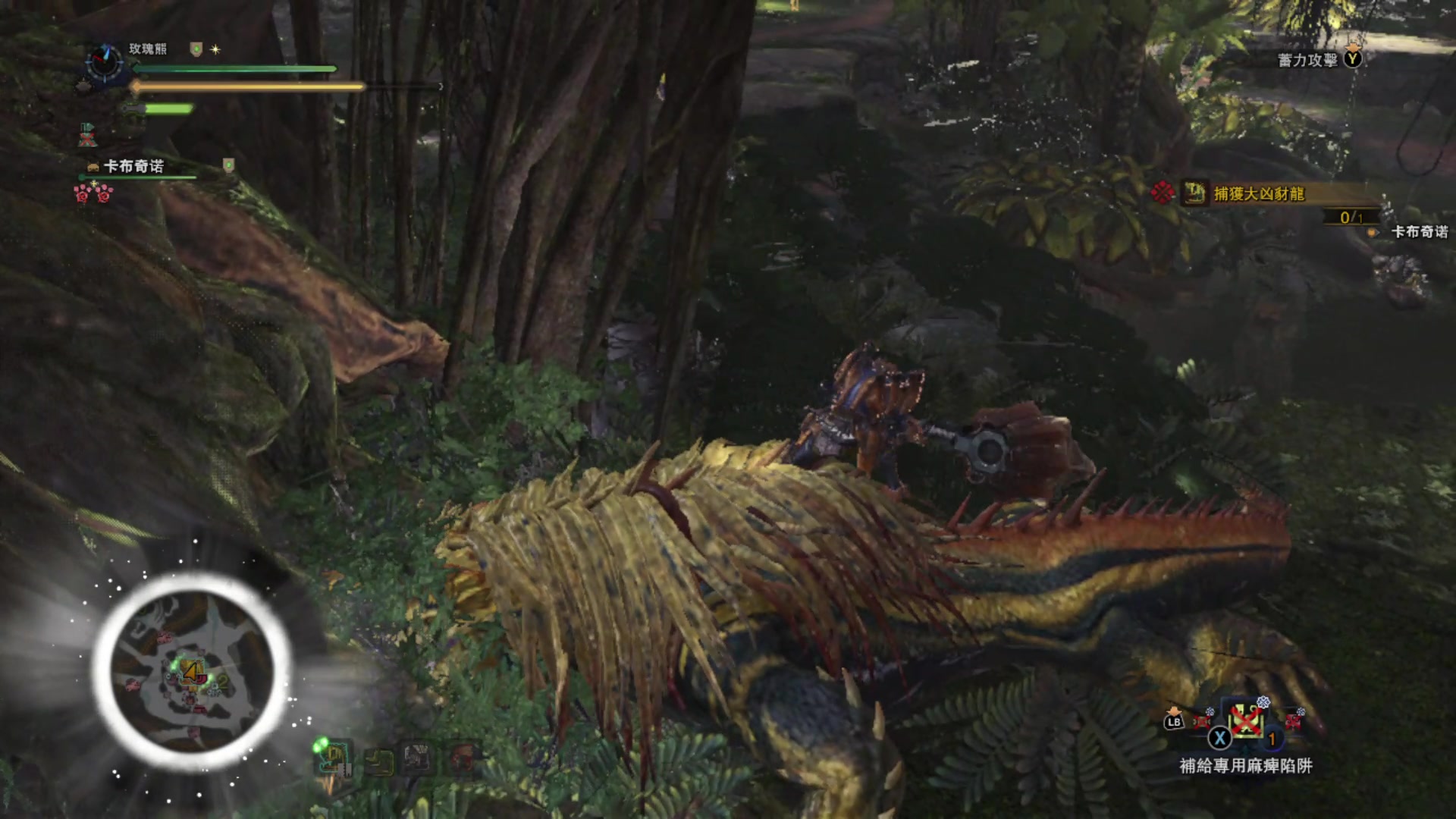Screen dimensions: 1456x819
Task: Select the shock trap item slot
Action: tap(1246, 721)
